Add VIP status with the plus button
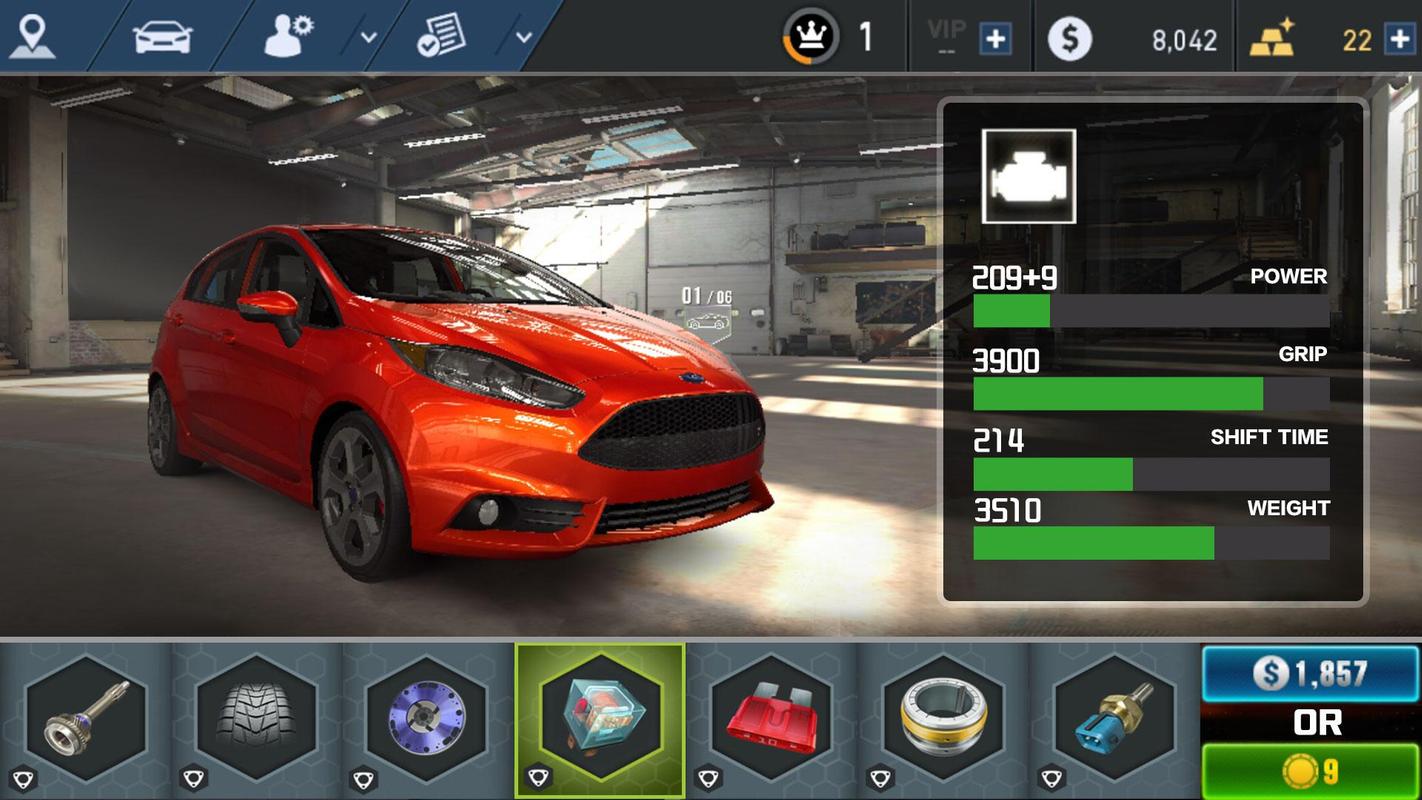 [995, 39]
